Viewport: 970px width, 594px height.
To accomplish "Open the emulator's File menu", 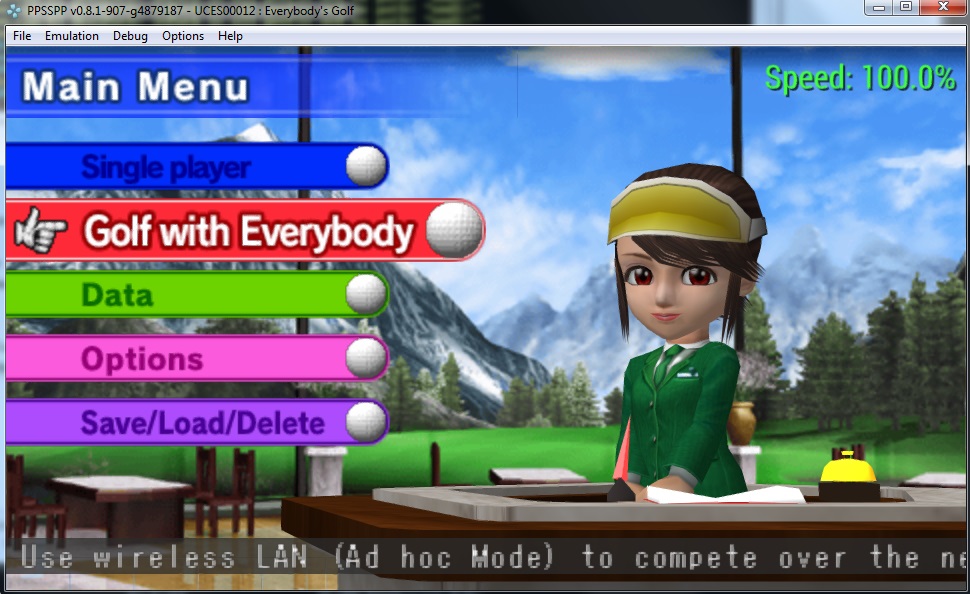I will 22,36.
